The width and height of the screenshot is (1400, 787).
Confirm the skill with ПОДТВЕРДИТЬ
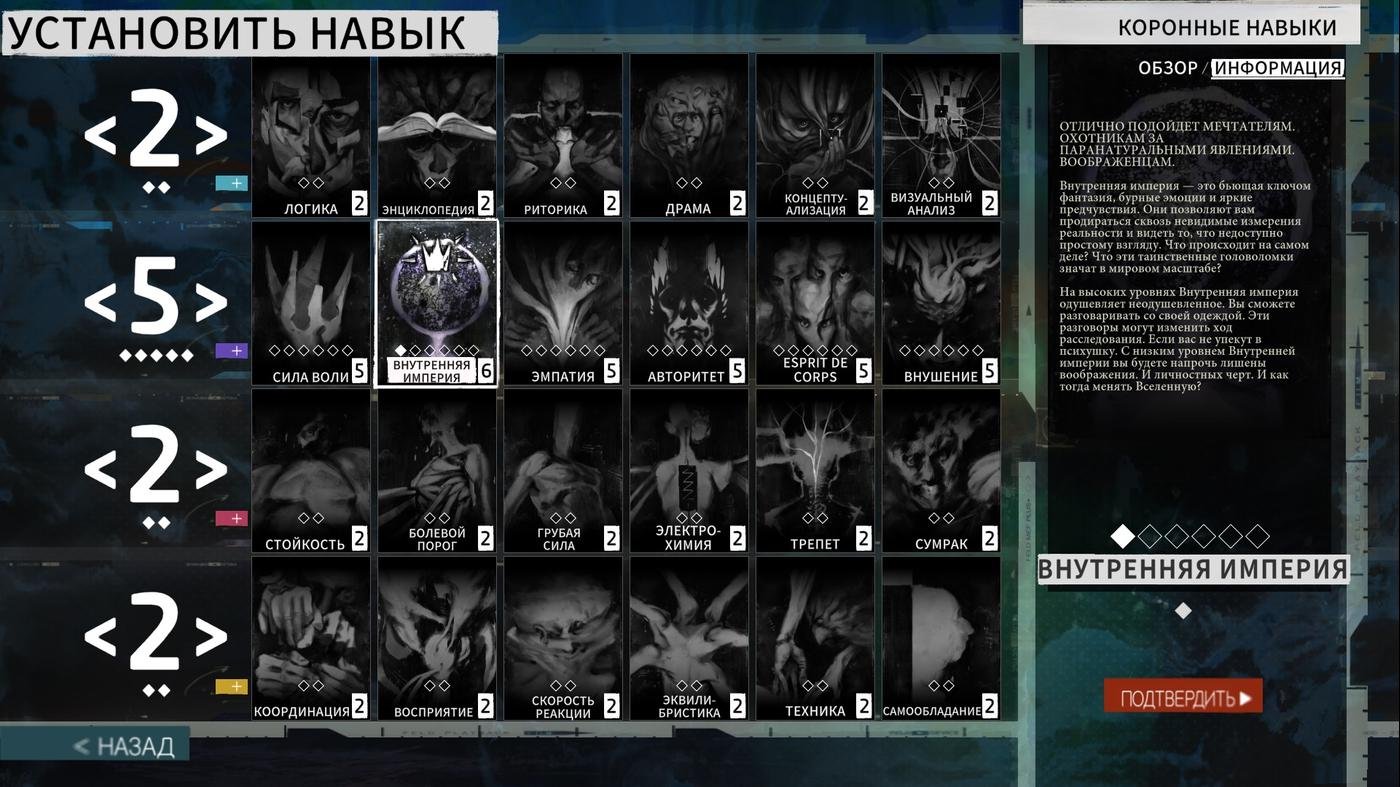(1183, 697)
